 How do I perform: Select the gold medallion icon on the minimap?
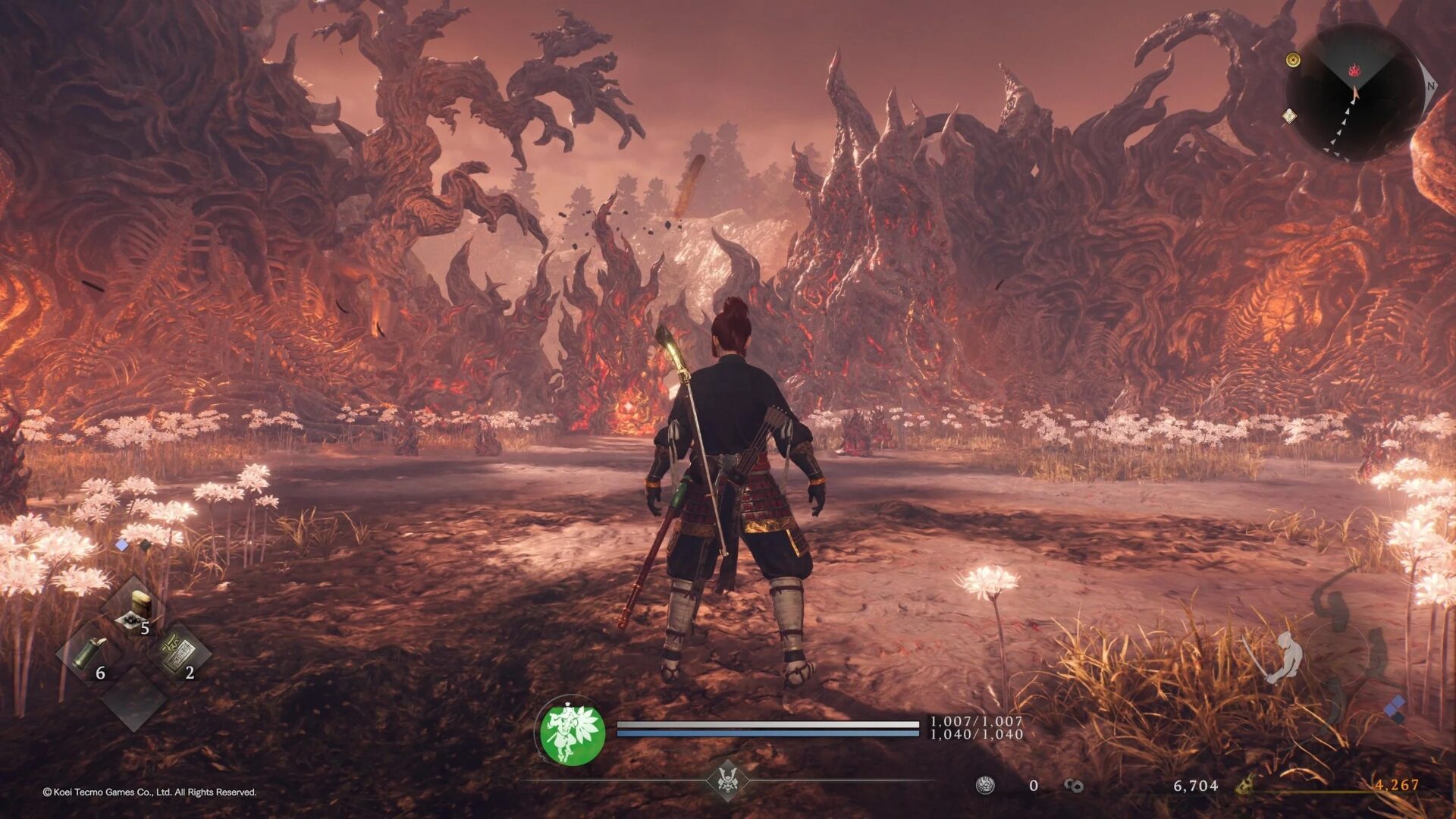1294,60
